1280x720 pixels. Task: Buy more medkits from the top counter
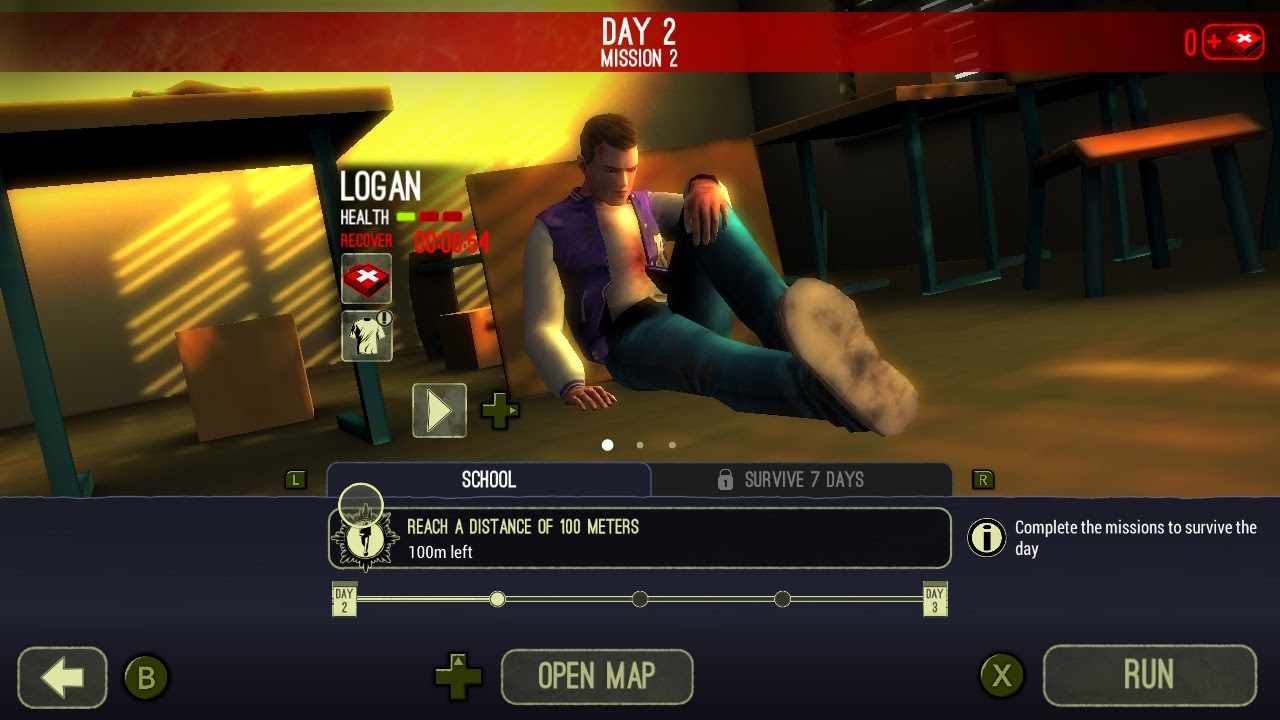click(1234, 42)
